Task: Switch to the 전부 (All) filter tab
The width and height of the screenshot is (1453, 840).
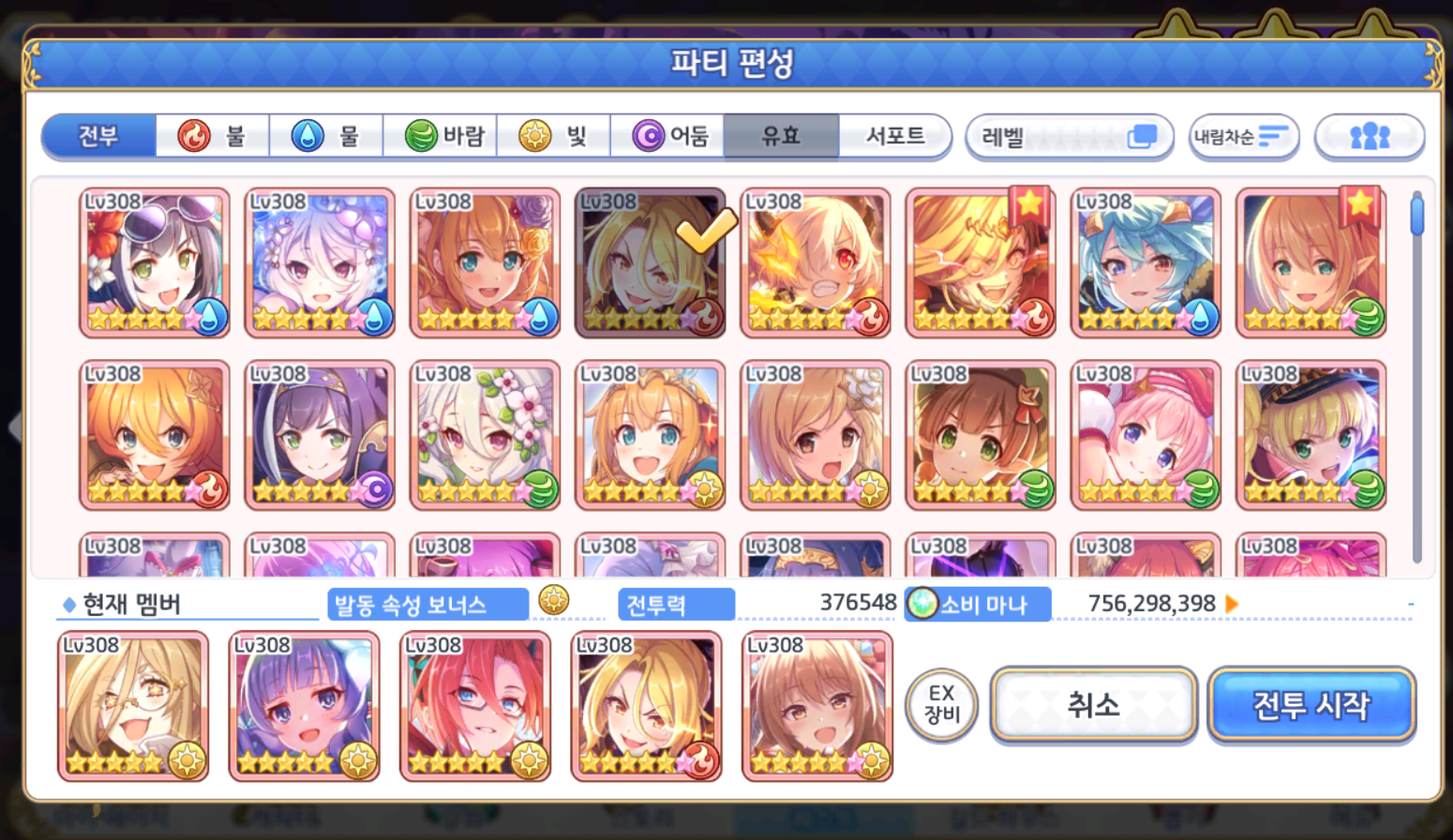Action: [x=99, y=137]
